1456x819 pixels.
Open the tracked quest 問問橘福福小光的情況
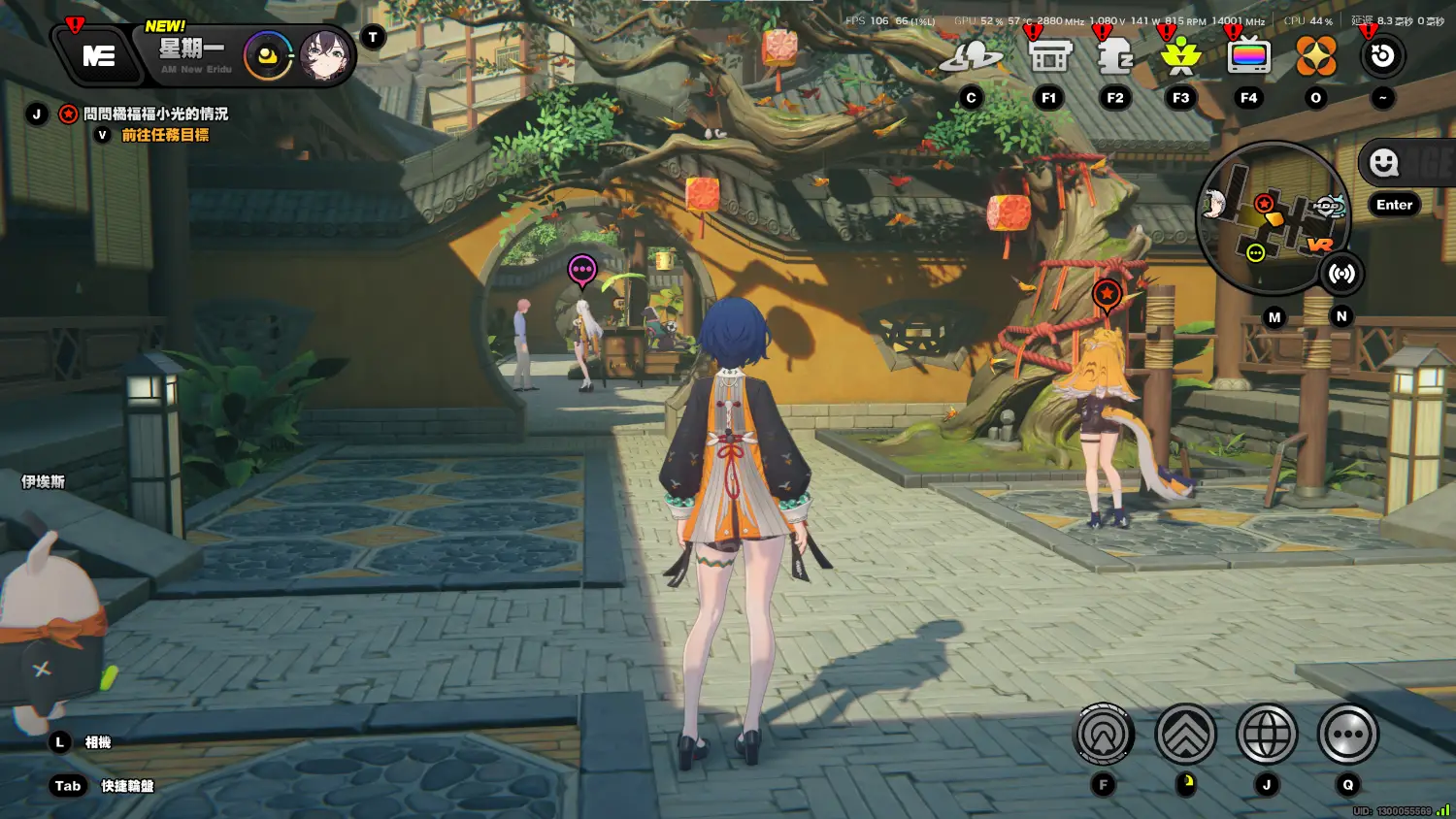(x=155, y=114)
